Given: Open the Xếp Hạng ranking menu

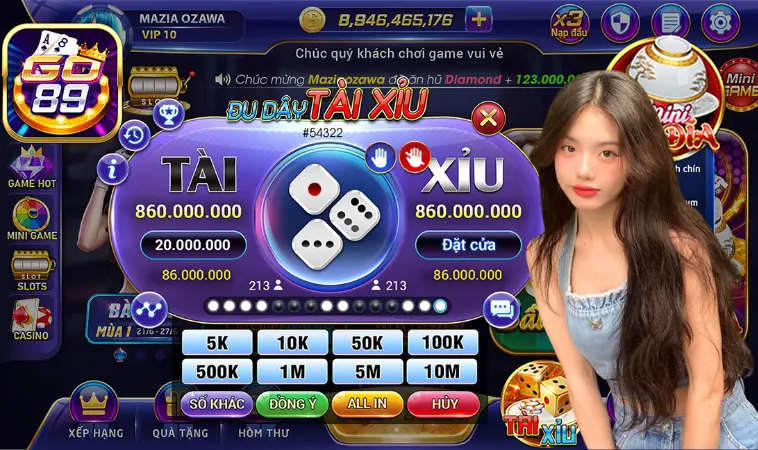Looking at the screenshot, I should [96, 415].
